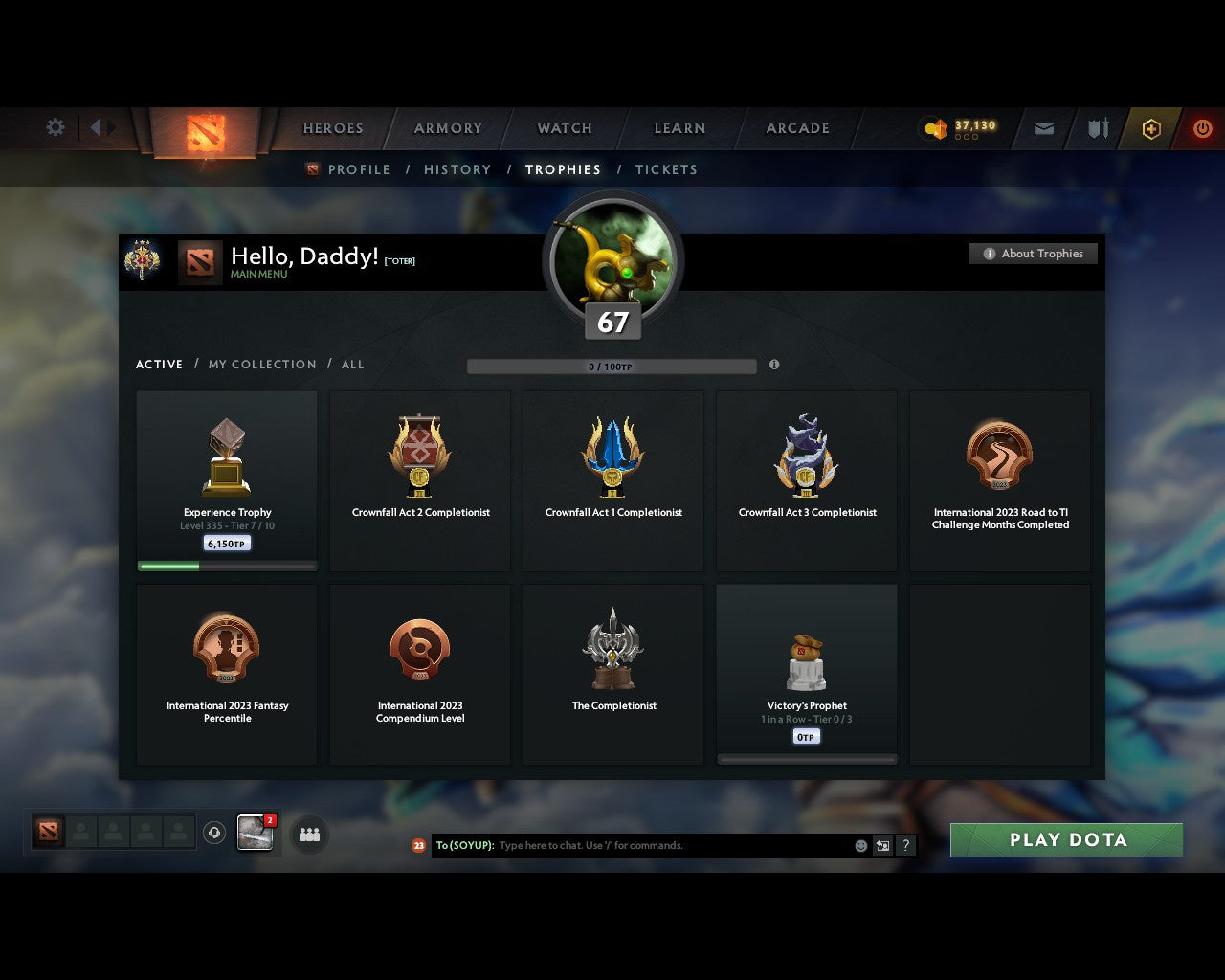
Task: Select the Victory's Prophet trophy
Action: pyautogui.click(x=806, y=670)
